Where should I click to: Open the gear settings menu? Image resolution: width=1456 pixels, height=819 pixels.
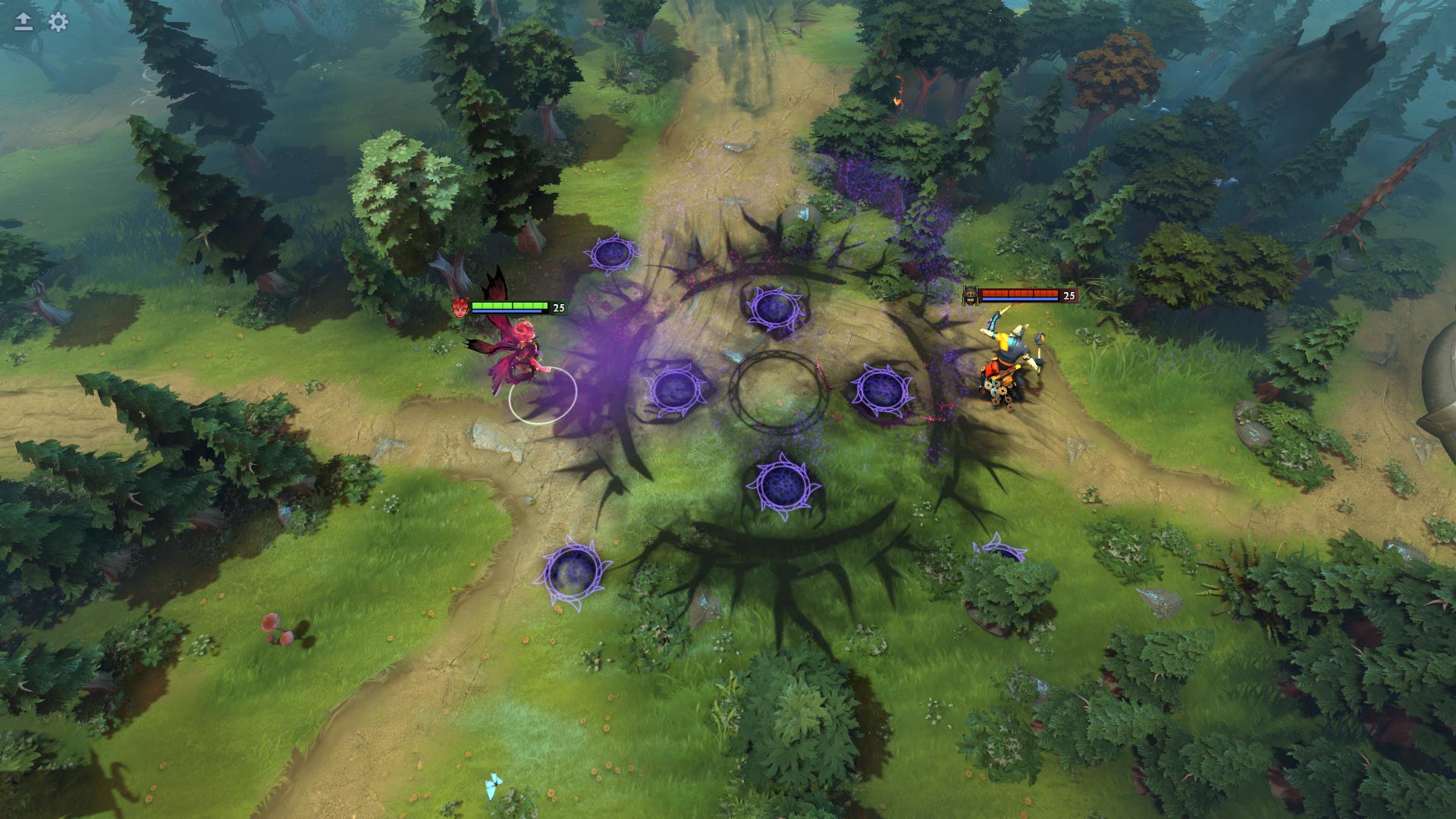click(x=58, y=22)
